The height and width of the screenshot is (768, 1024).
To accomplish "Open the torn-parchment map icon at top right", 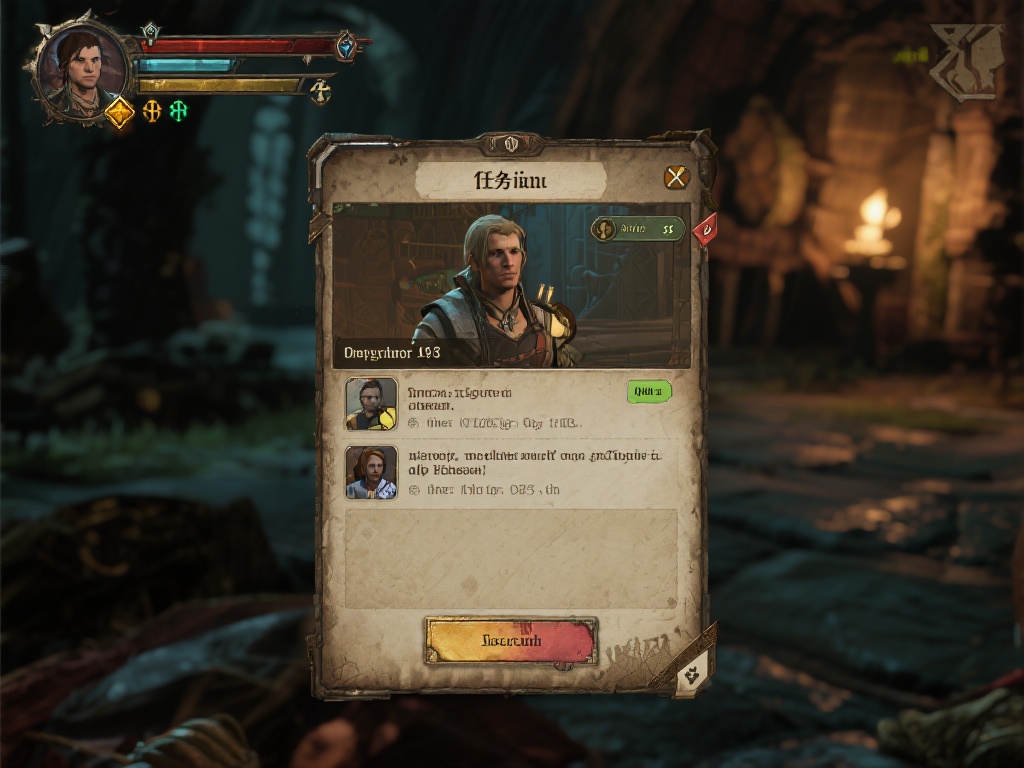I will point(965,62).
